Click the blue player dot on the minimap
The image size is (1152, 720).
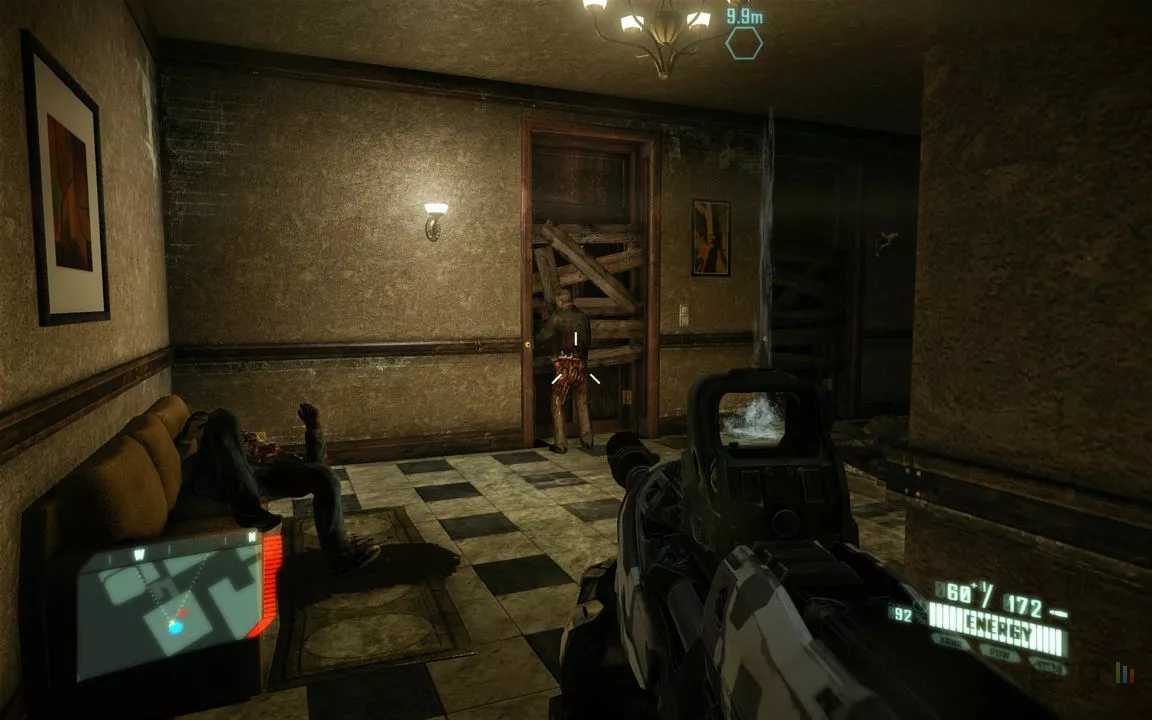[x=175, y=627]
